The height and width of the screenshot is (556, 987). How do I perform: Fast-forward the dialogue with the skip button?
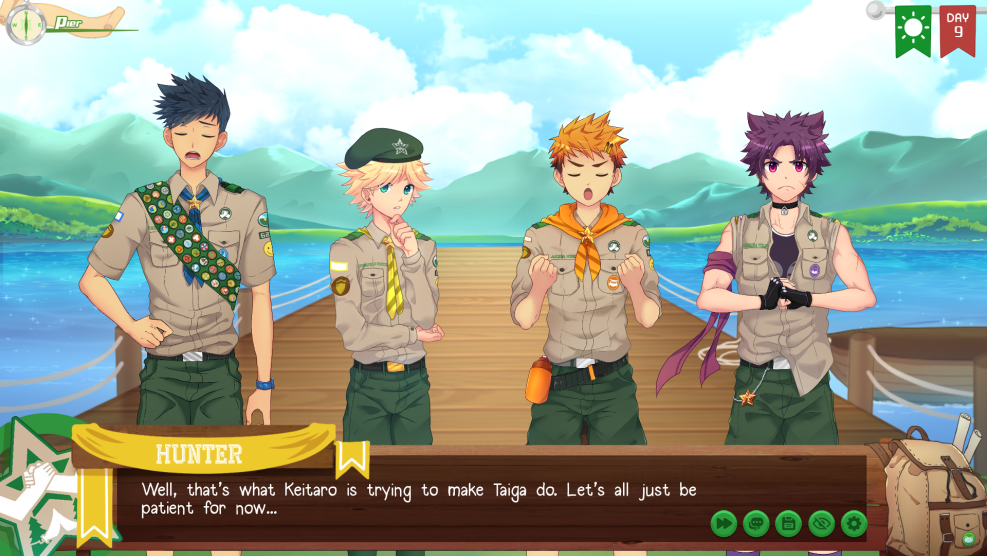pyautogui.click(x=724, y=522)
